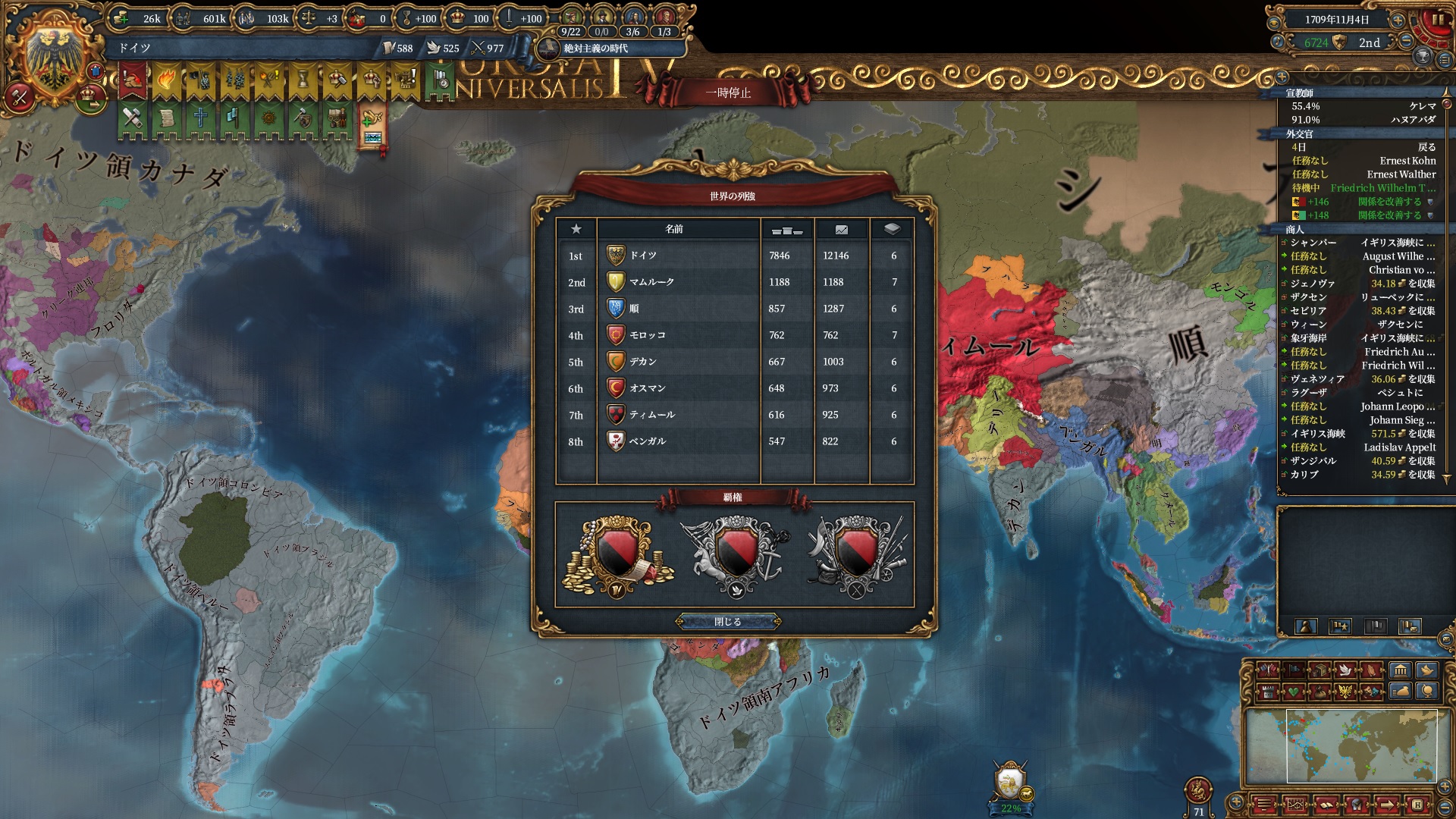Close the Great Powers window with 閉じる

(728, 622)
